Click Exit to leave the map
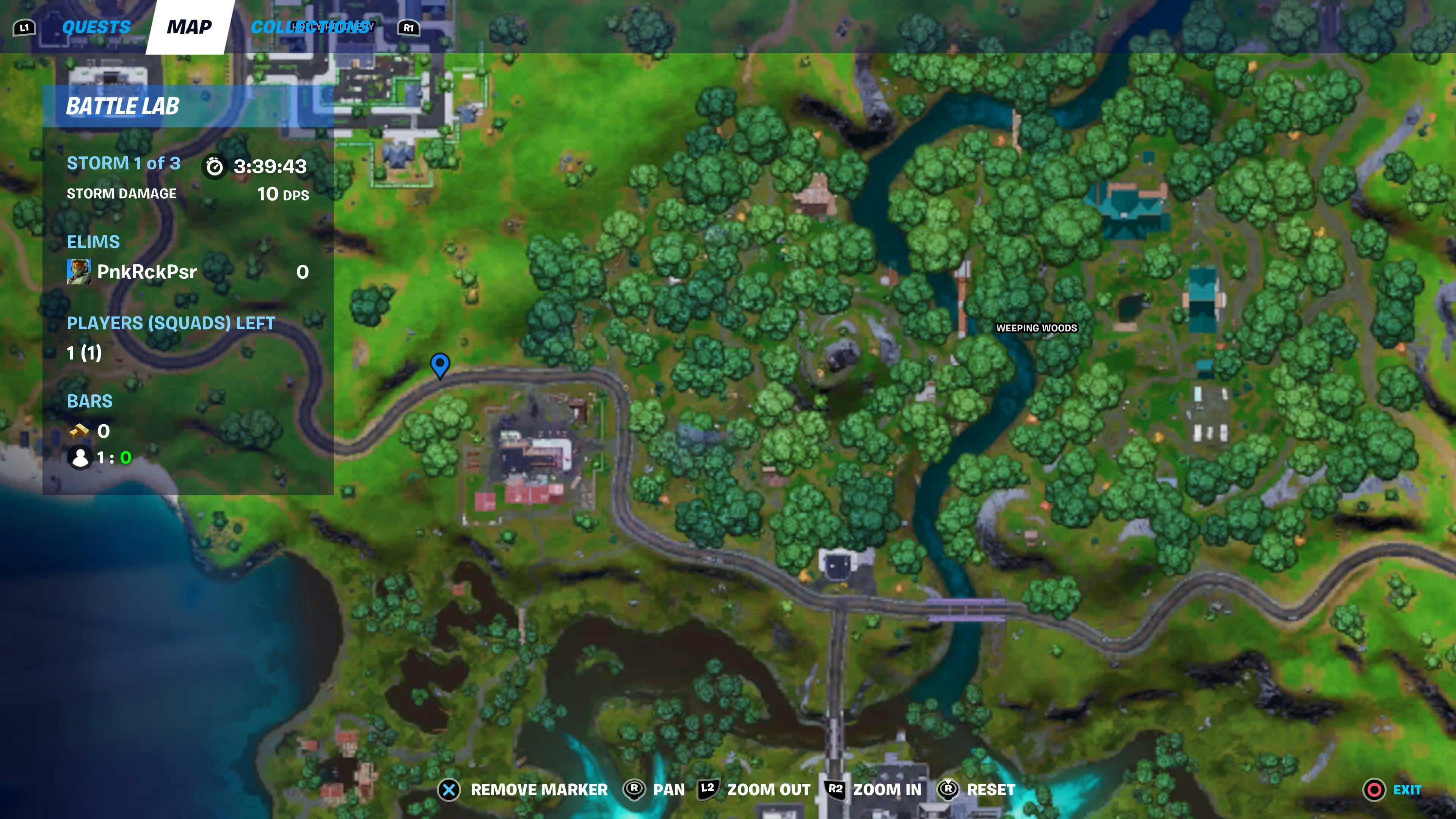Image resolution: width=1456 pixels, height=819 pixels. pos(1407,789)
